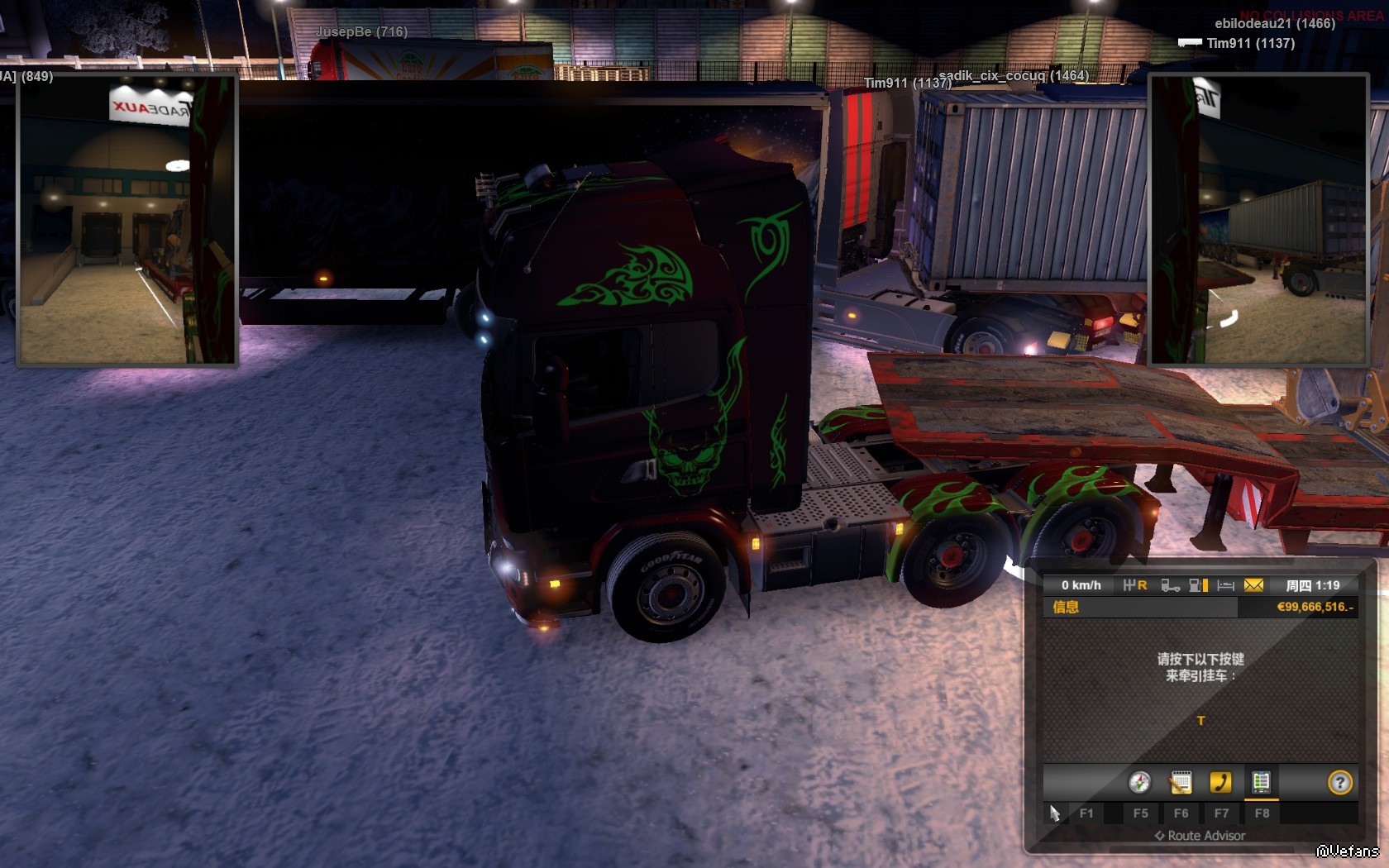
Task: View the left side mirror panel
Action: (x=127, y=220)
